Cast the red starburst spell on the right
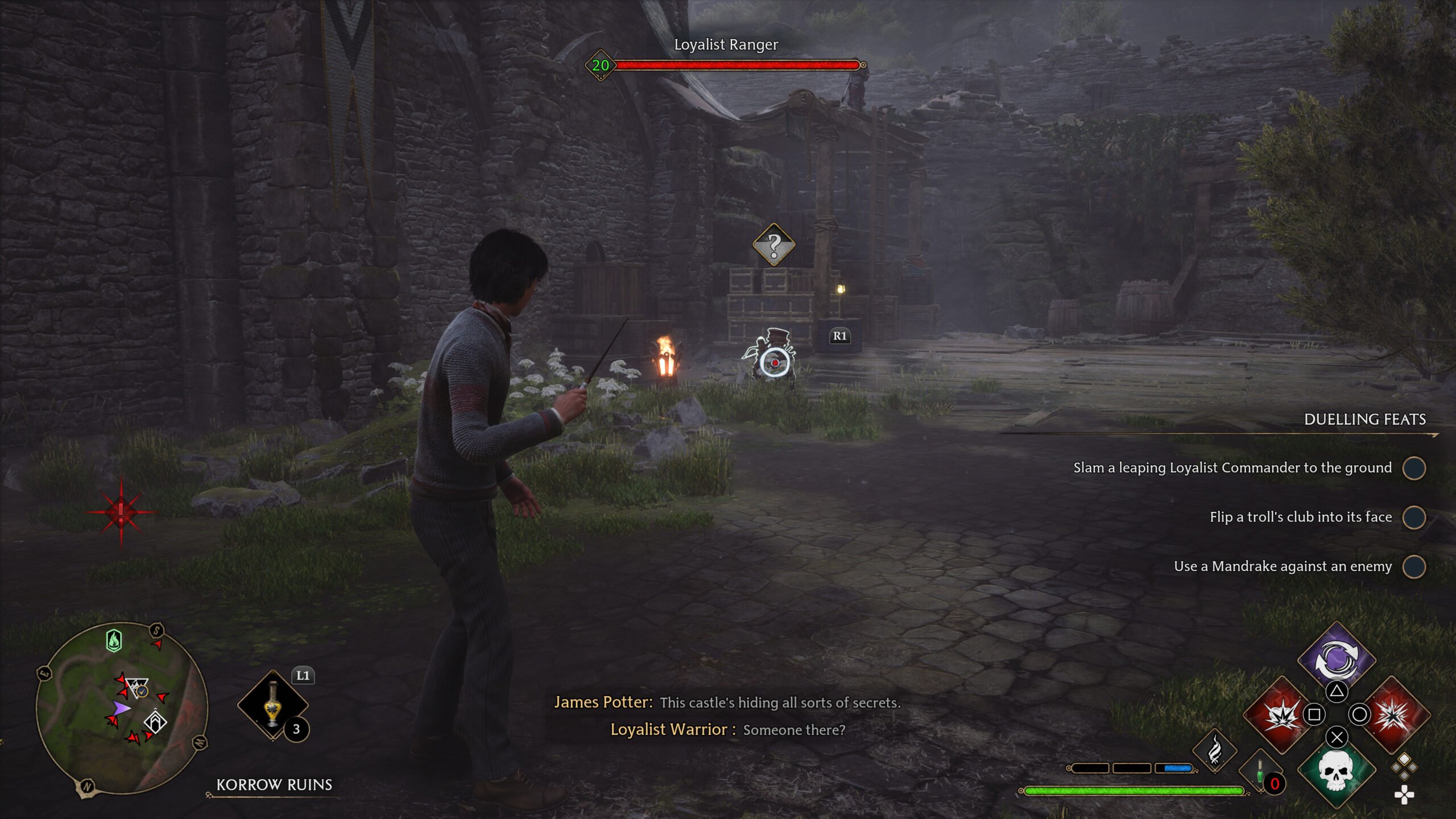The width and height of the screenshot is (1456, 819). 1393,714
